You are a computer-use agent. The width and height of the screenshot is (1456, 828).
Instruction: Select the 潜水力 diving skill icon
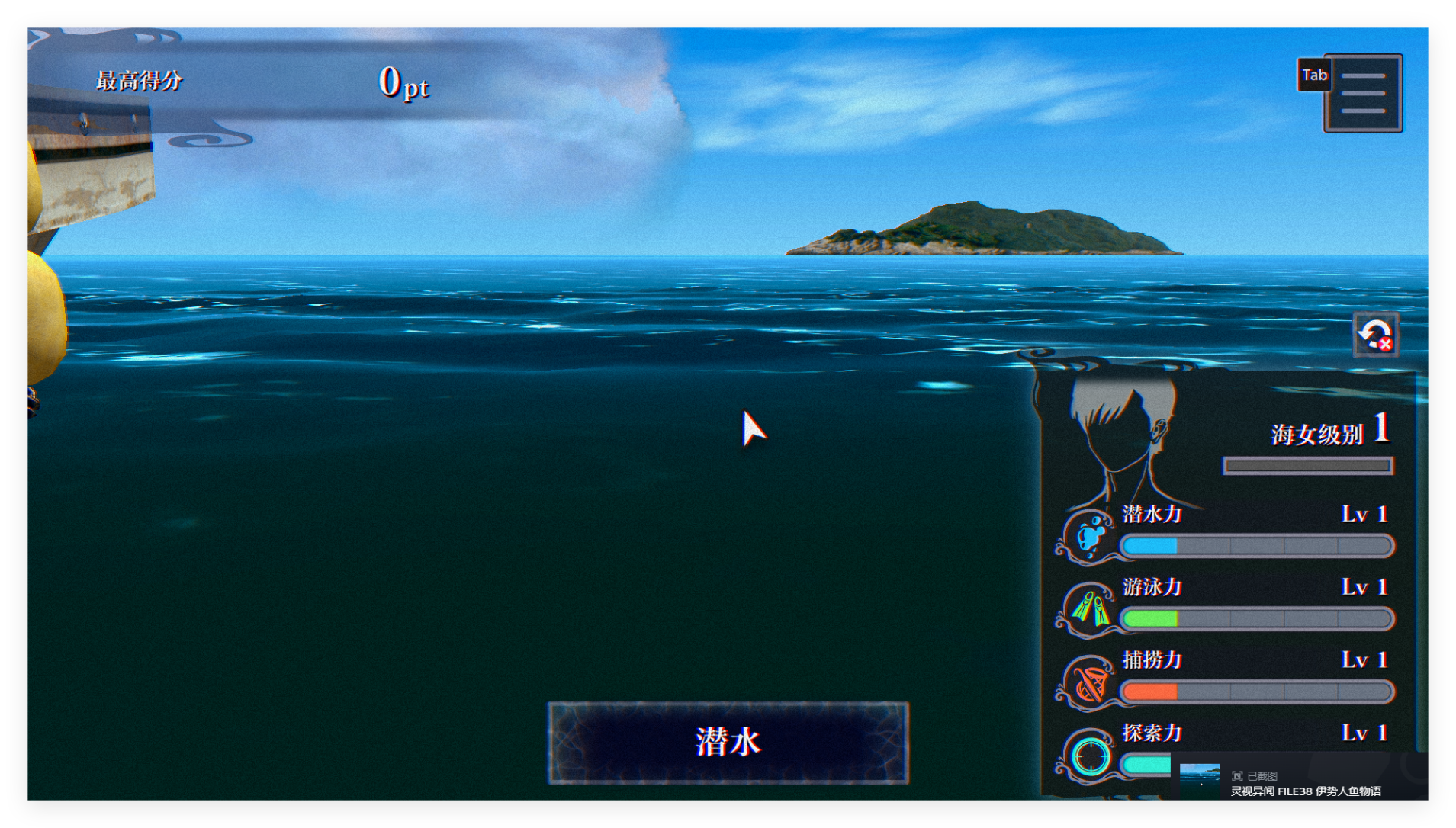click(1091, 536)
